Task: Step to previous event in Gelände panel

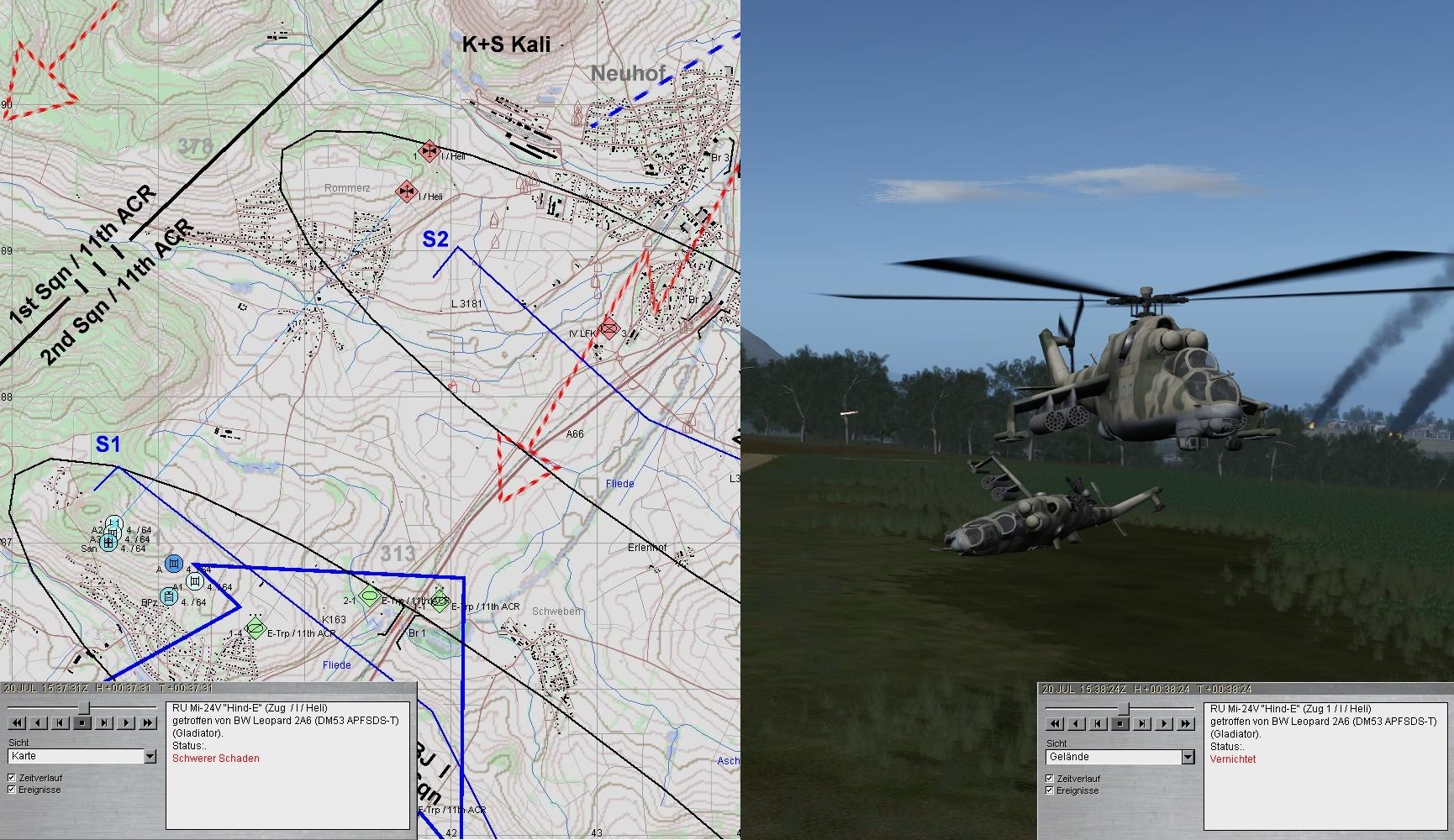Action: (x=1098, y=723)
